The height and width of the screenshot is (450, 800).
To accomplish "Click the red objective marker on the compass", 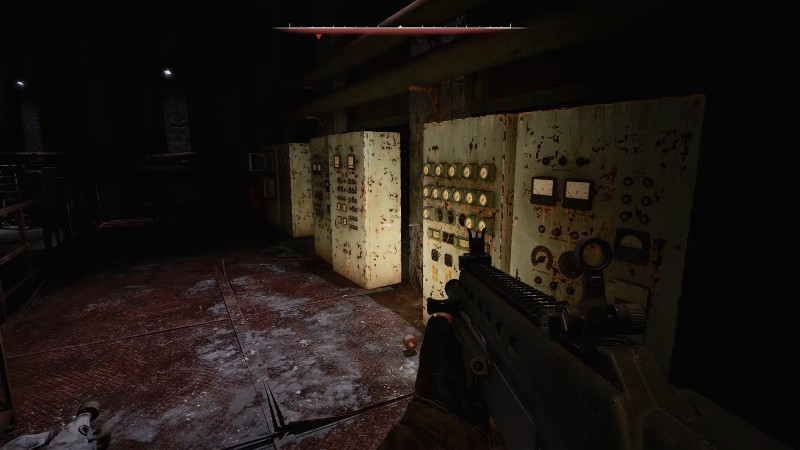I will 318,36.
